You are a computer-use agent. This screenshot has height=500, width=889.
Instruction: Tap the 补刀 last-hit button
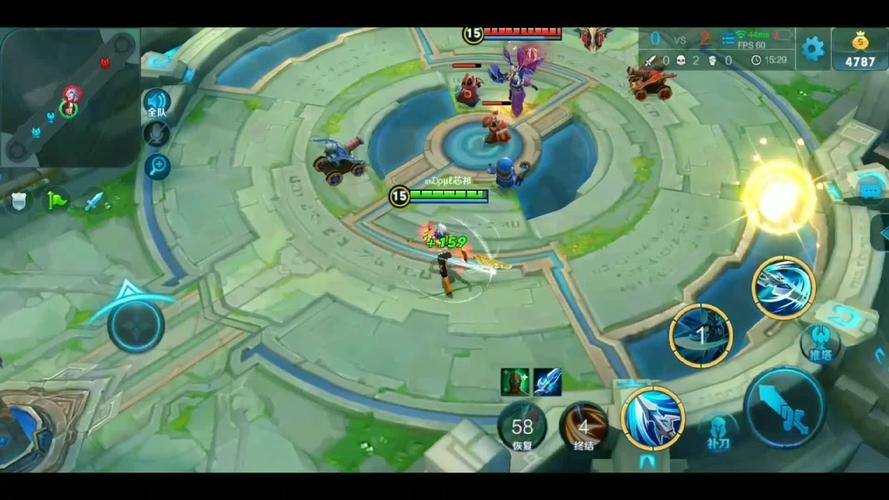pos(716,430)
